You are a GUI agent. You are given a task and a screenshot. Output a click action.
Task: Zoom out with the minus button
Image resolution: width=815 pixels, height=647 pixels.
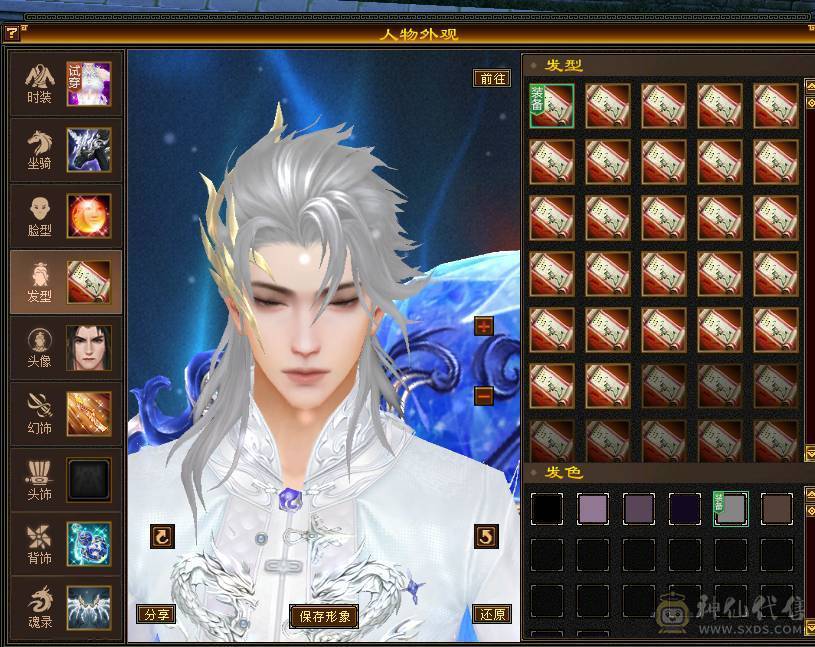(484, 395)
